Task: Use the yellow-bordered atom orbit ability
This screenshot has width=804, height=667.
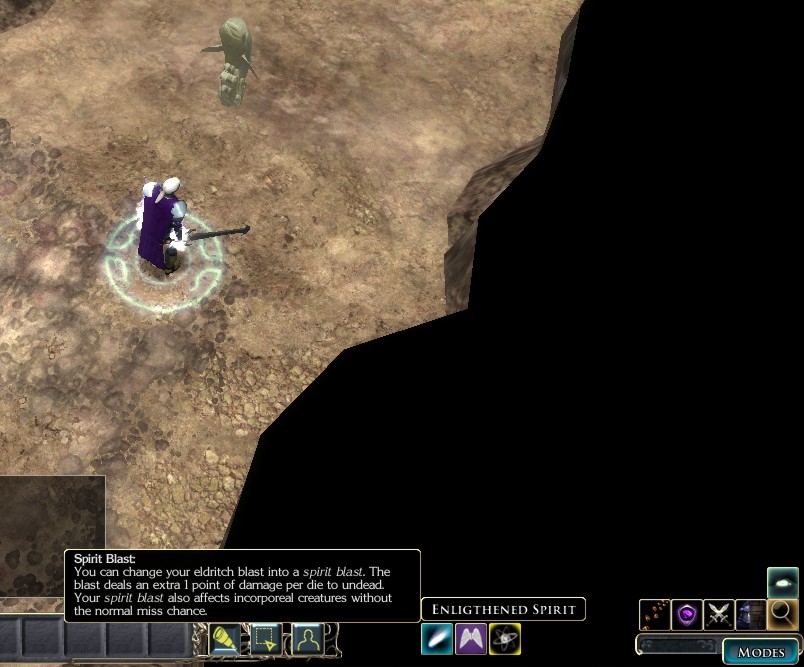Action: click(505, 638)
